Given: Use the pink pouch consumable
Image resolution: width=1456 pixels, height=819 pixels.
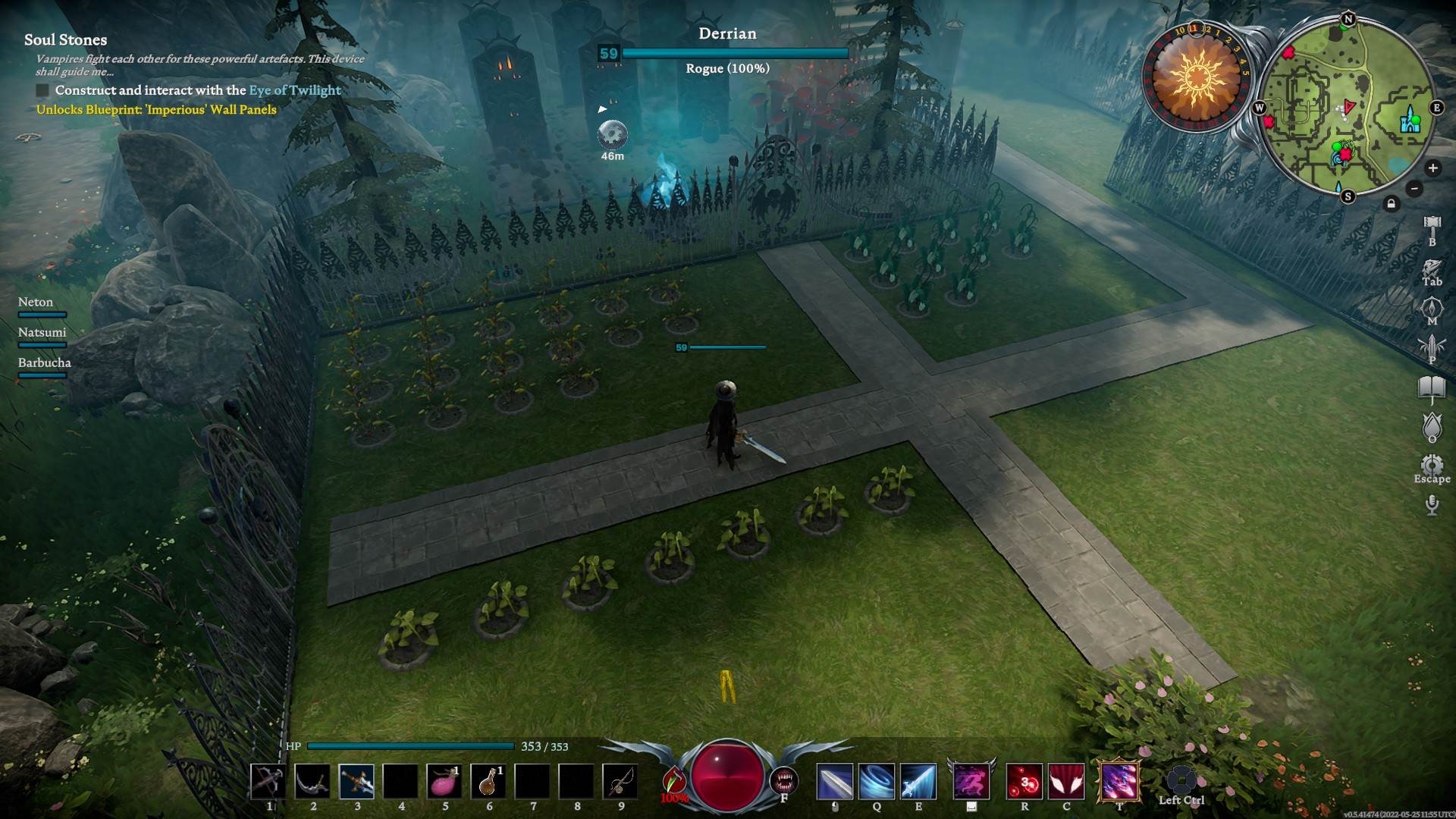Looking at the screenshot, I should pos(444,782).
